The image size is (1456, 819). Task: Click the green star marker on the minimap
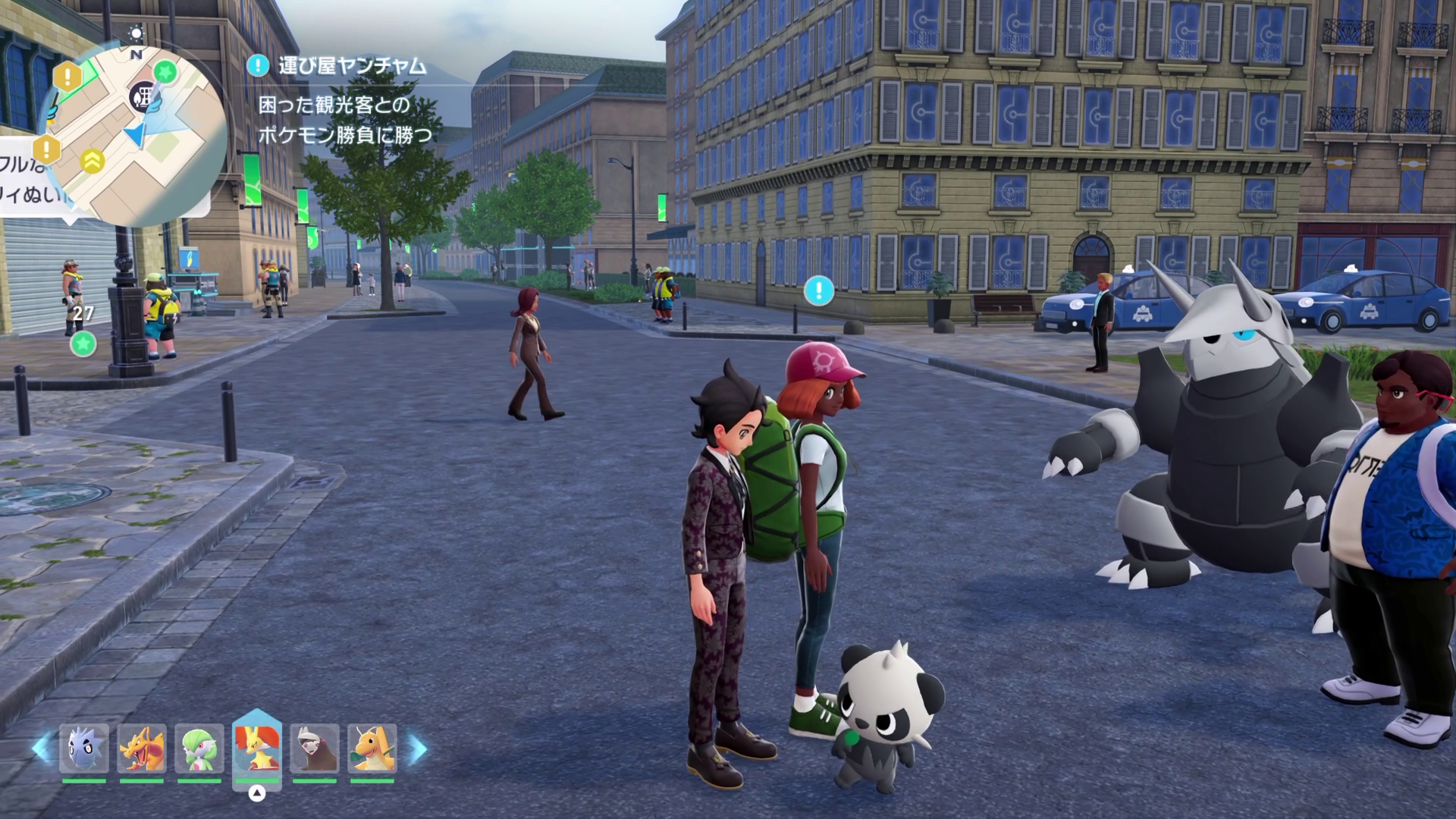pyautogui.click(x=165, y=73)
